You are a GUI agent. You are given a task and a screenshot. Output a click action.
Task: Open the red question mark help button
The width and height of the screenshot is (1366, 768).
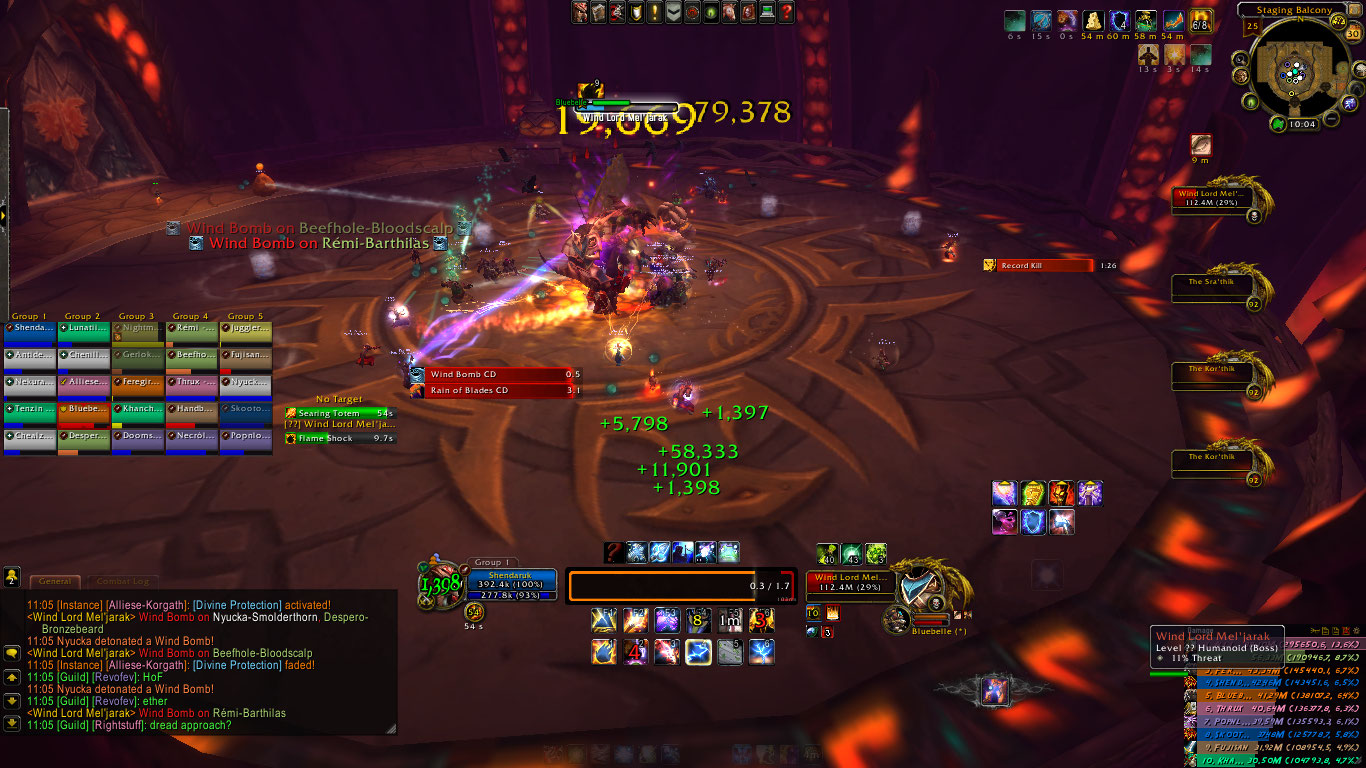[786, 12]
